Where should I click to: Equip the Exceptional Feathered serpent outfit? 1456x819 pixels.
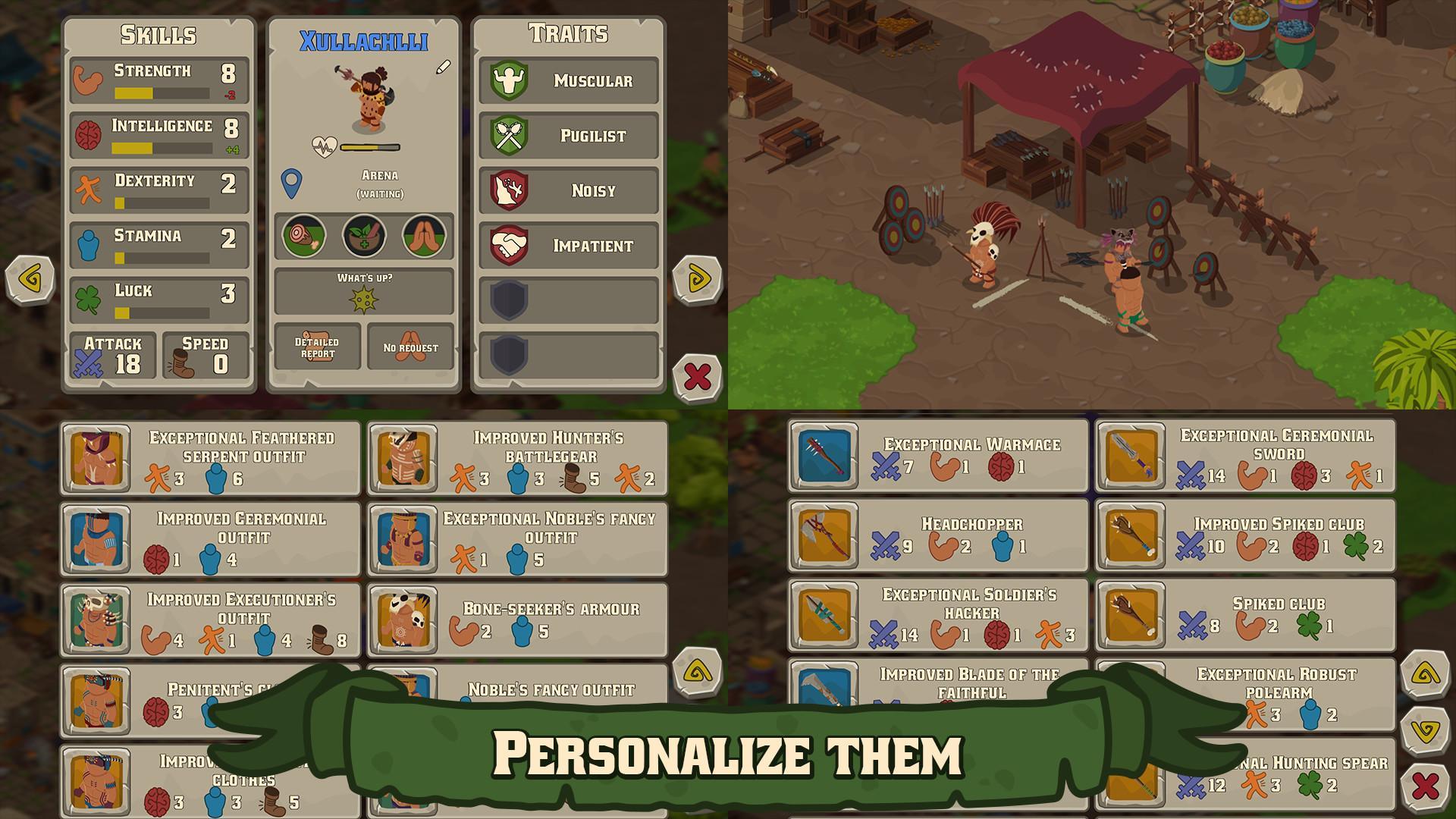click(211, 459)
